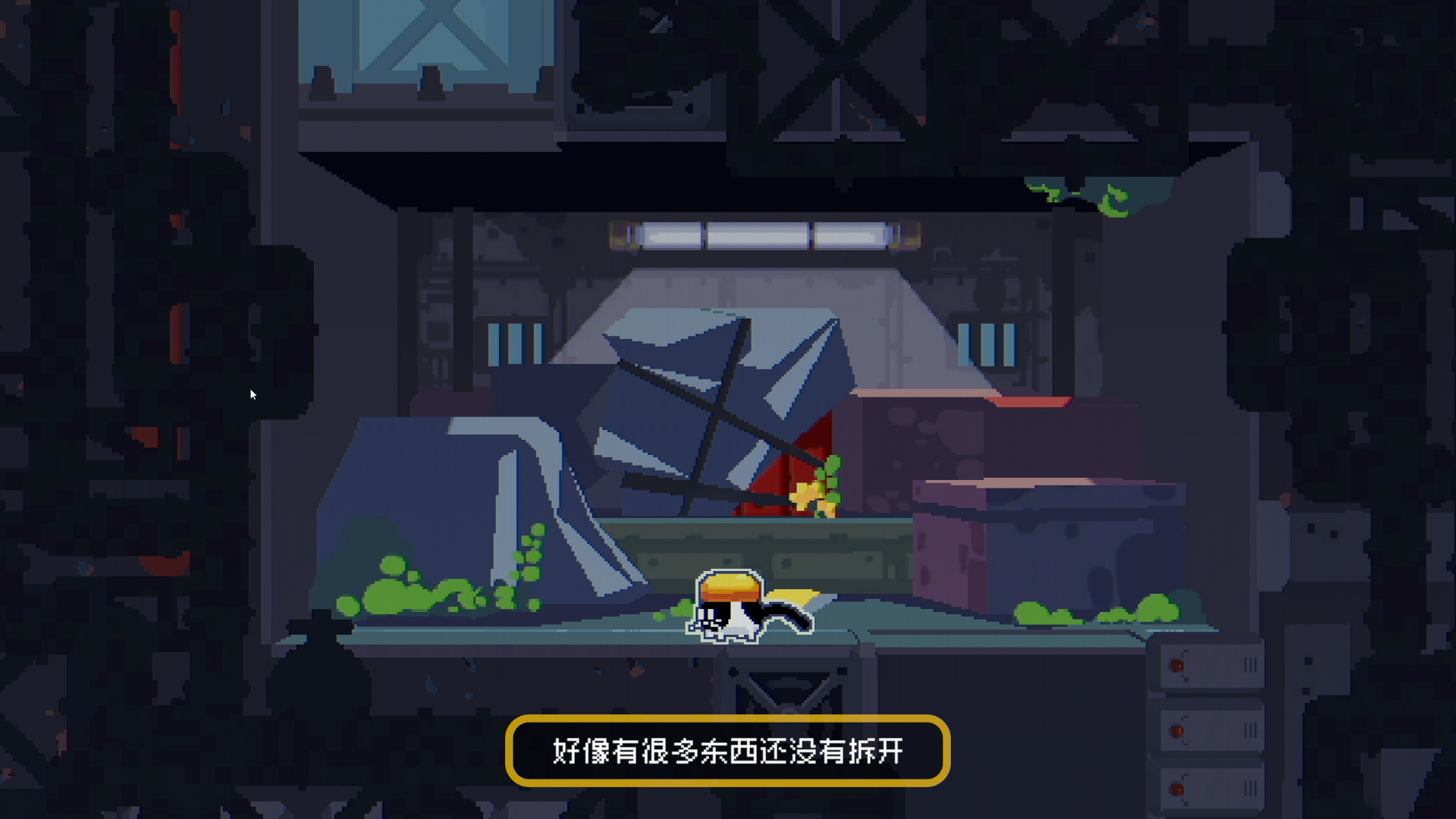Click the red indicator light on the top server unit
The width and height of the screenshot is (1456, 819).
point(1178,664)
